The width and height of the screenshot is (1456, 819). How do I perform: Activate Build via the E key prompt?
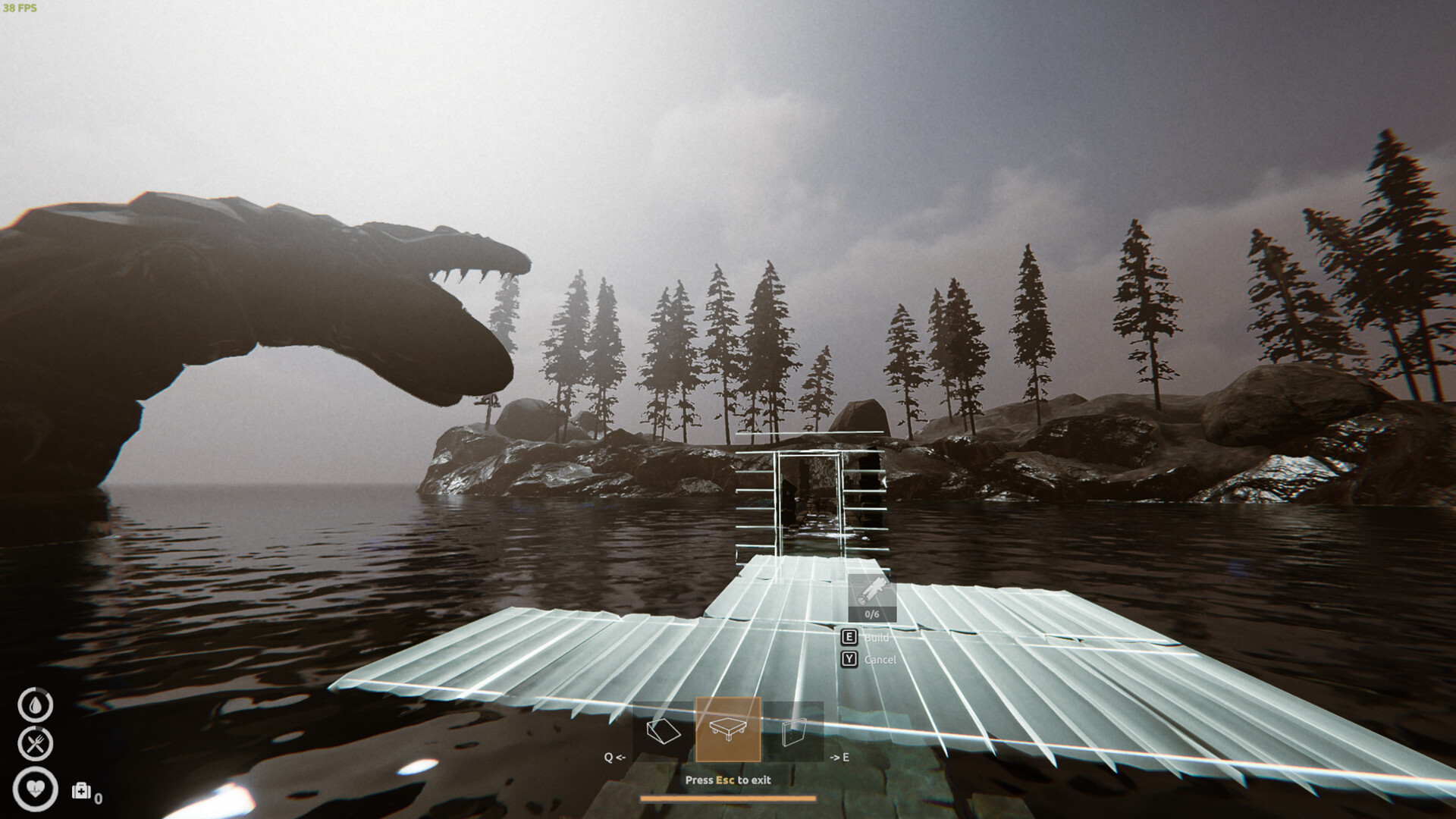pyautogui.click(x=849, y=638)
